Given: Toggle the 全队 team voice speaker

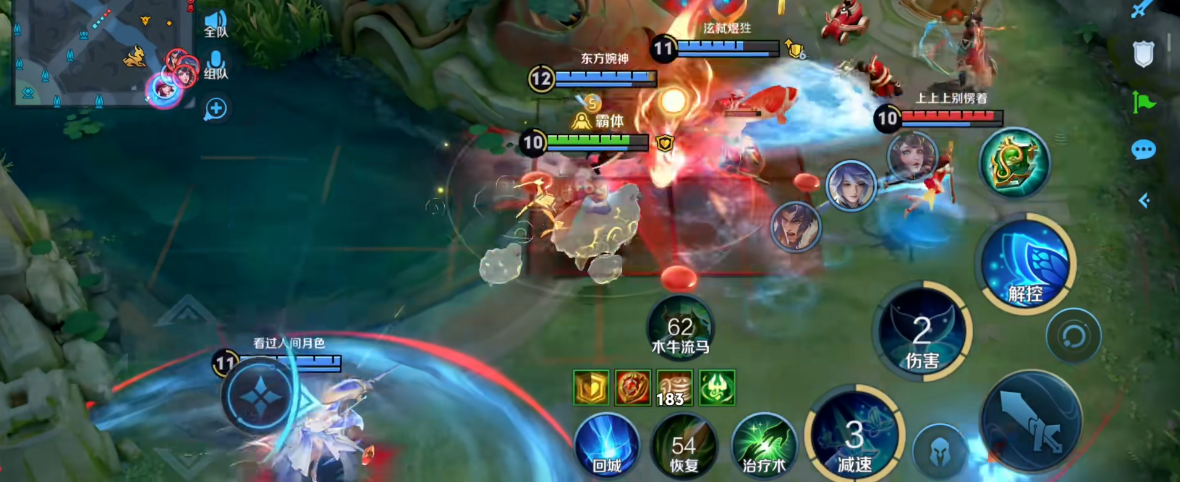Looking at the screenshot, I should point(216,22).
